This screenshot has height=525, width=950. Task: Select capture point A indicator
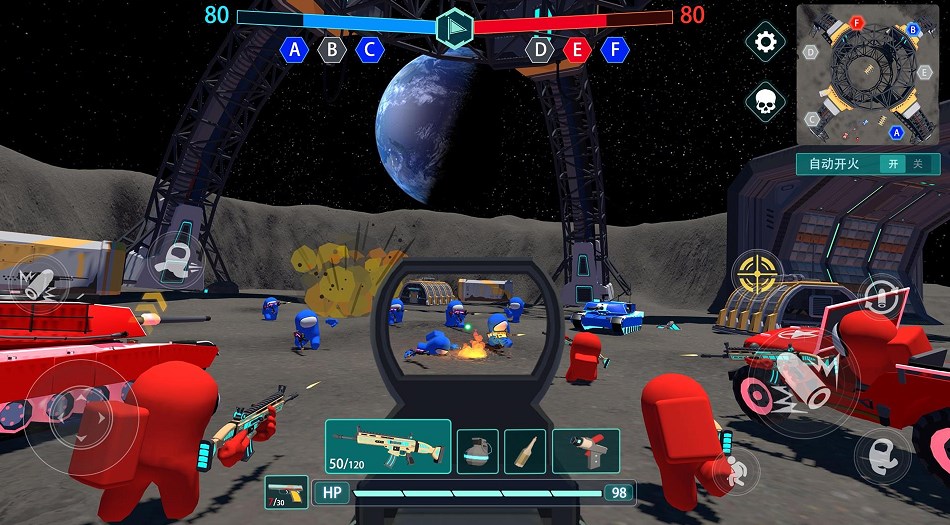tap(294, 49)
